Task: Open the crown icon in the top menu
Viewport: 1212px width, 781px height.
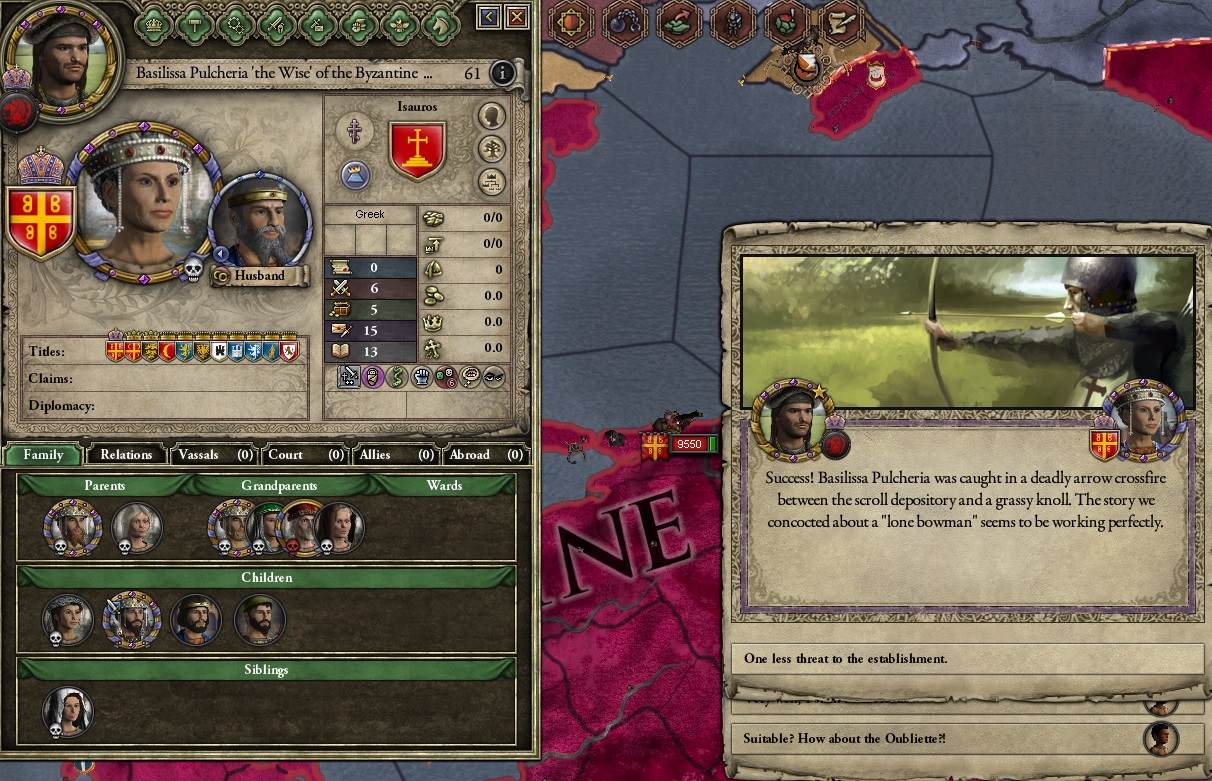Action: coord(155,23)
